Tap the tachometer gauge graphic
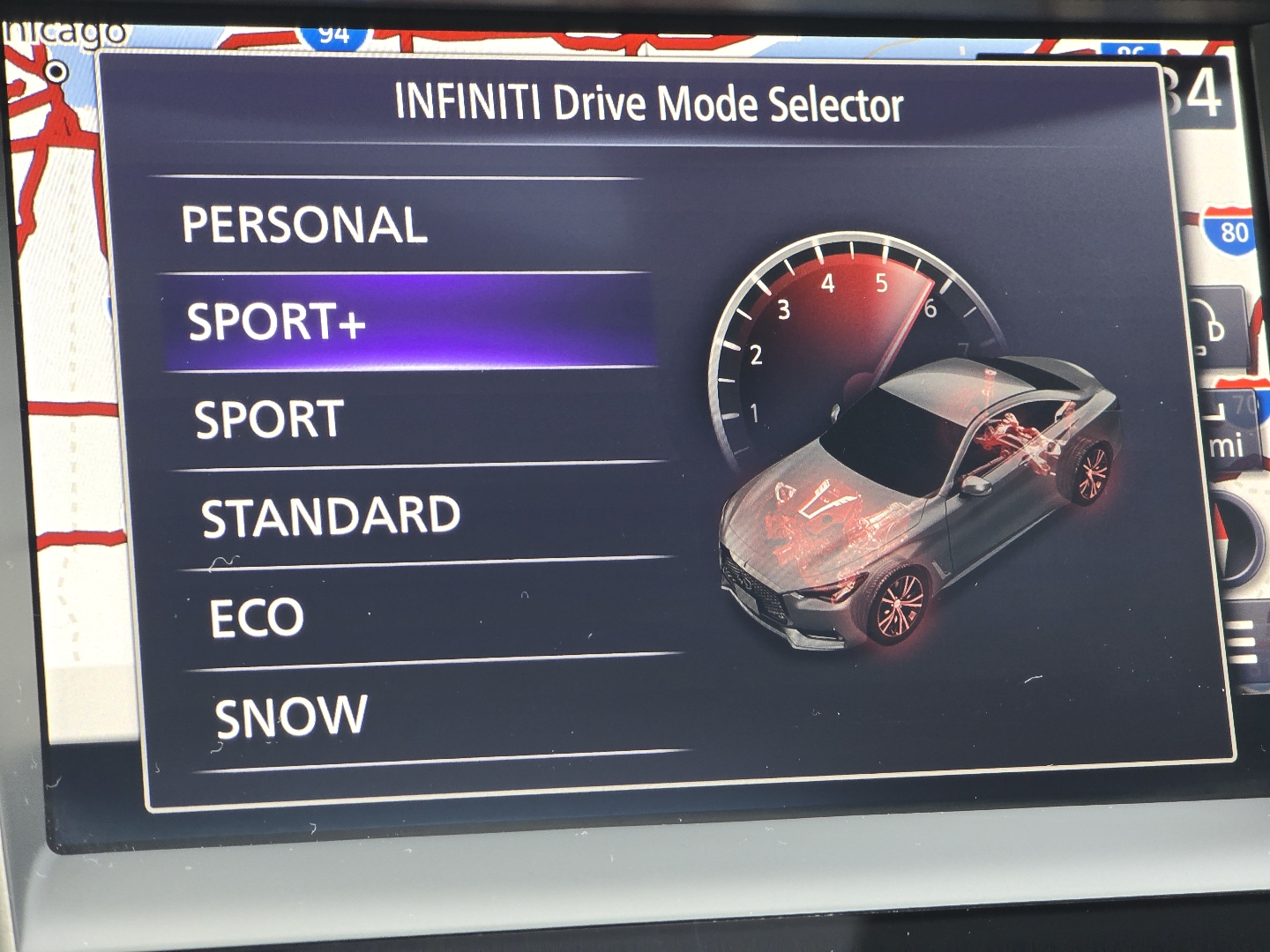The height and width of the screenshot is (952, 1270). [847, 344]
